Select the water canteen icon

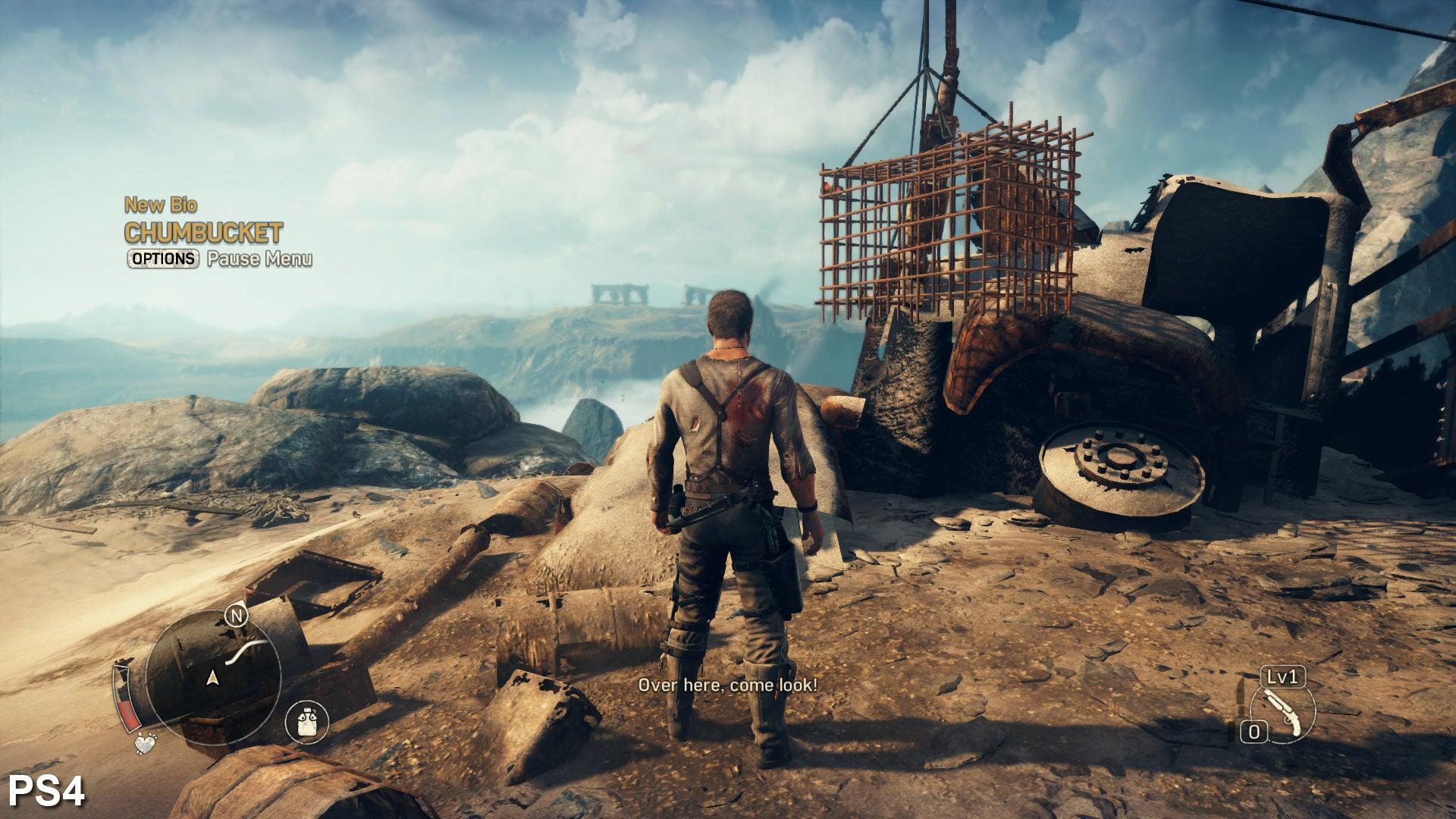[306, 721]
